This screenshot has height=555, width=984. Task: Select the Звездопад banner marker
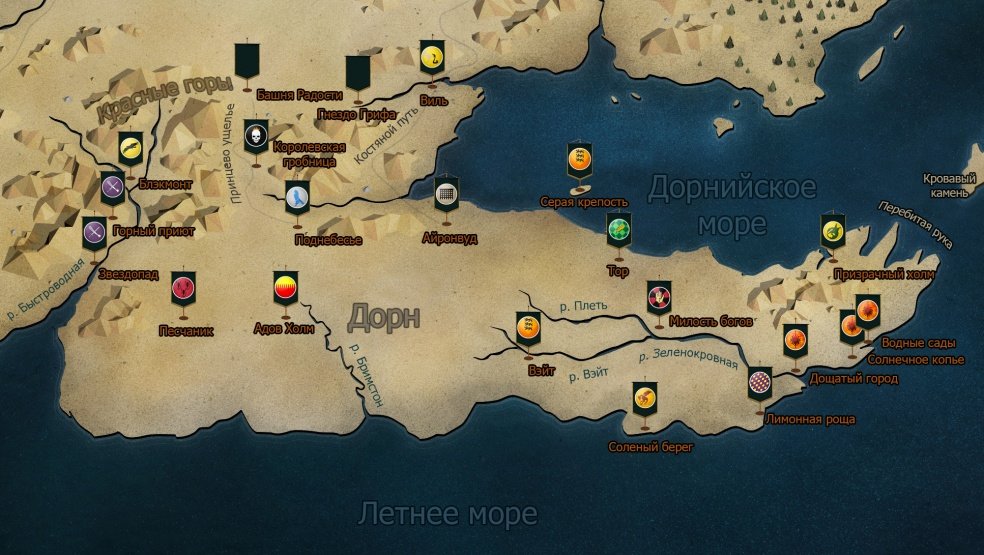94,232
